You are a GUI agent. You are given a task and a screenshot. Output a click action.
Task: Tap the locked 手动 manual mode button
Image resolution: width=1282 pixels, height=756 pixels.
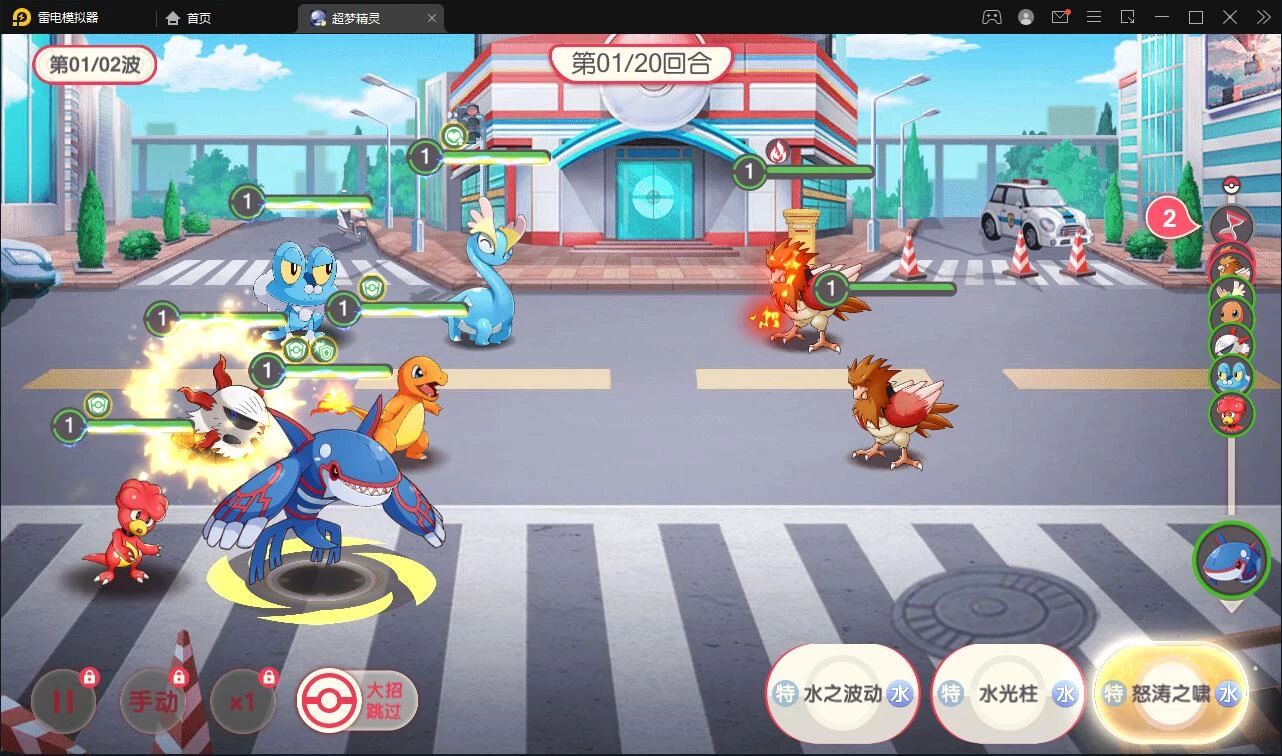[x=152, y=701]
